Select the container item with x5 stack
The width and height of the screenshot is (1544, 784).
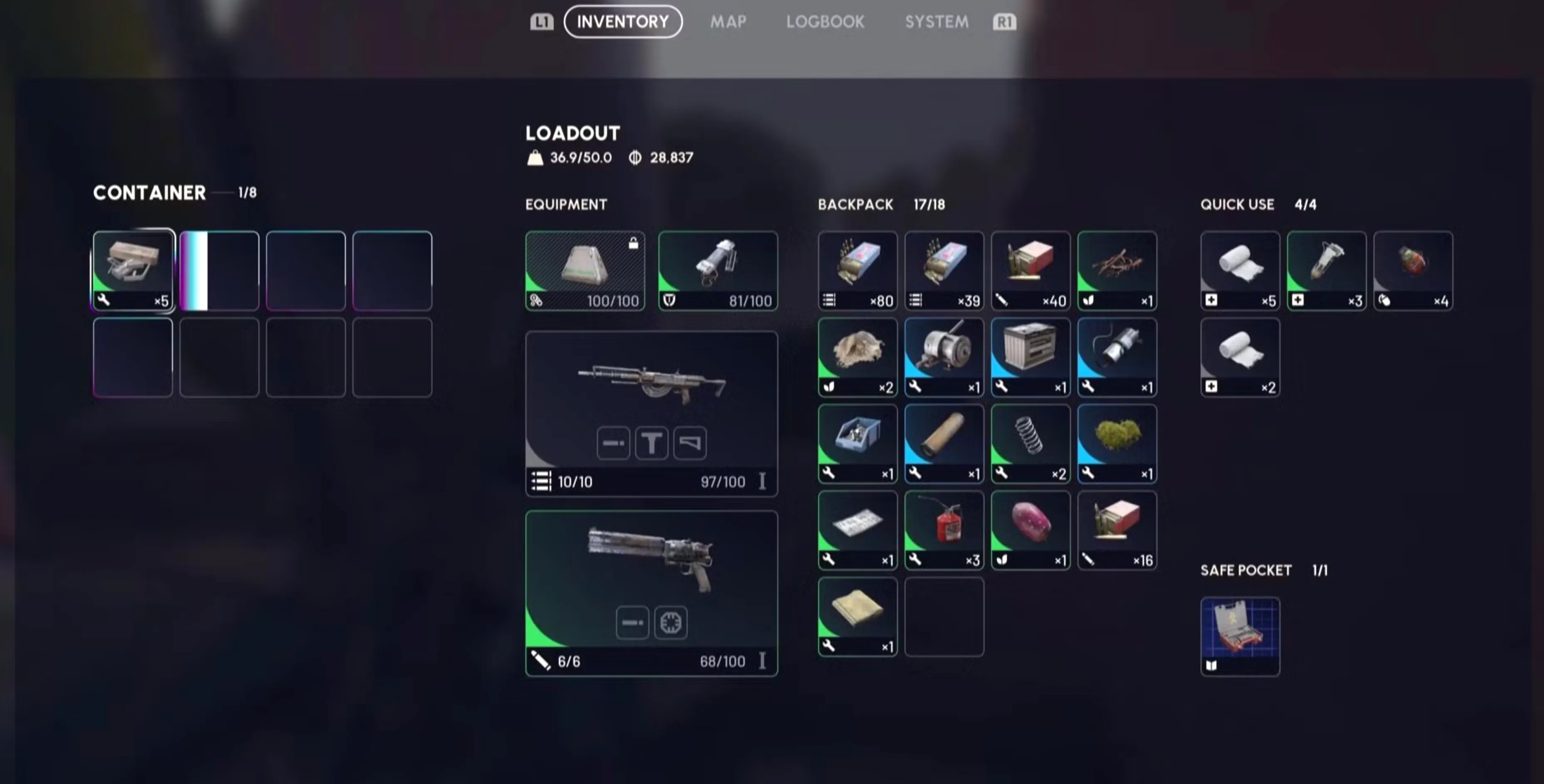pyautogui.click(x=133, y=270)
